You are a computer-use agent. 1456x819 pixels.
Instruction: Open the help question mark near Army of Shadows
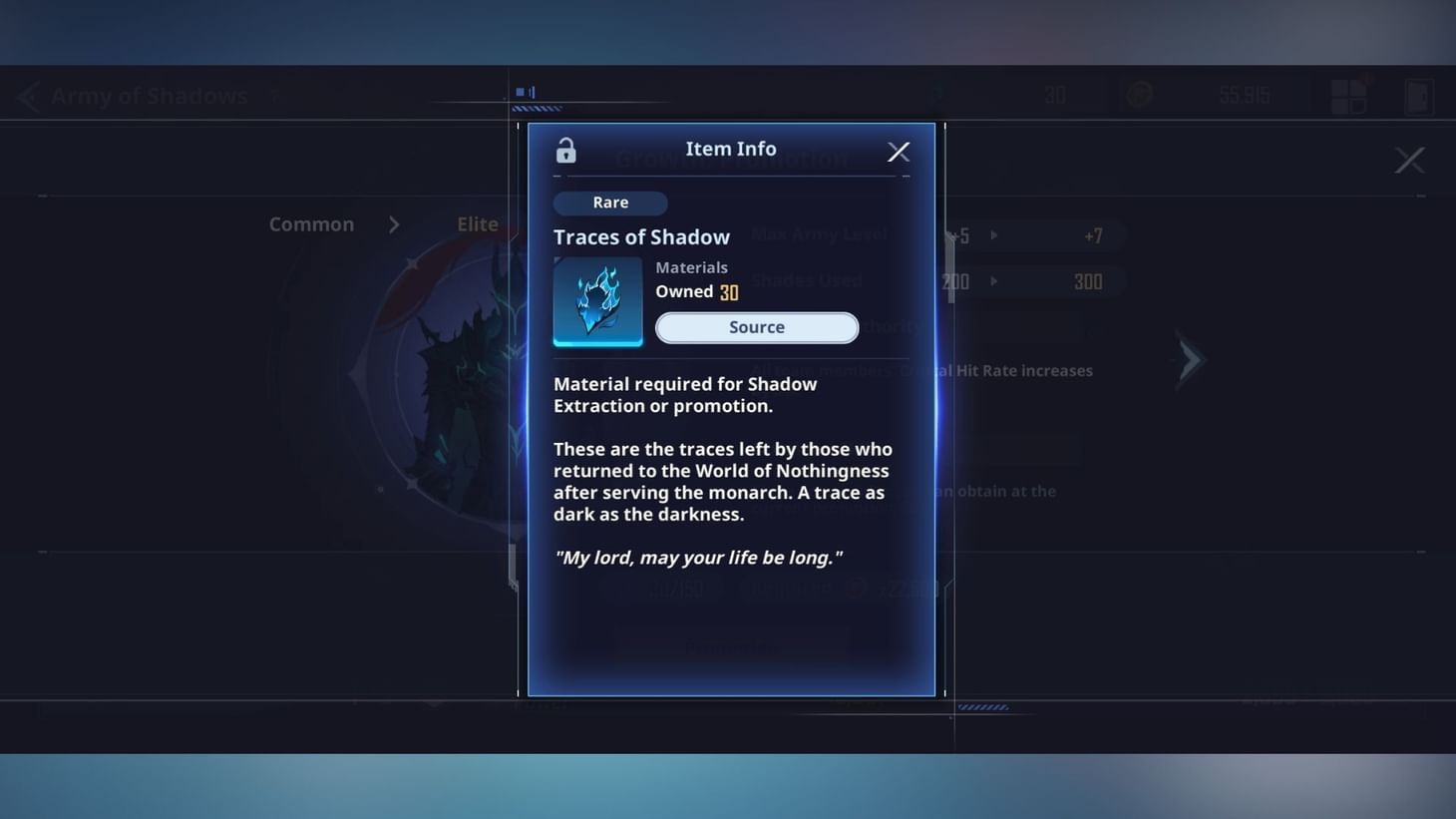tap(275, 94)
